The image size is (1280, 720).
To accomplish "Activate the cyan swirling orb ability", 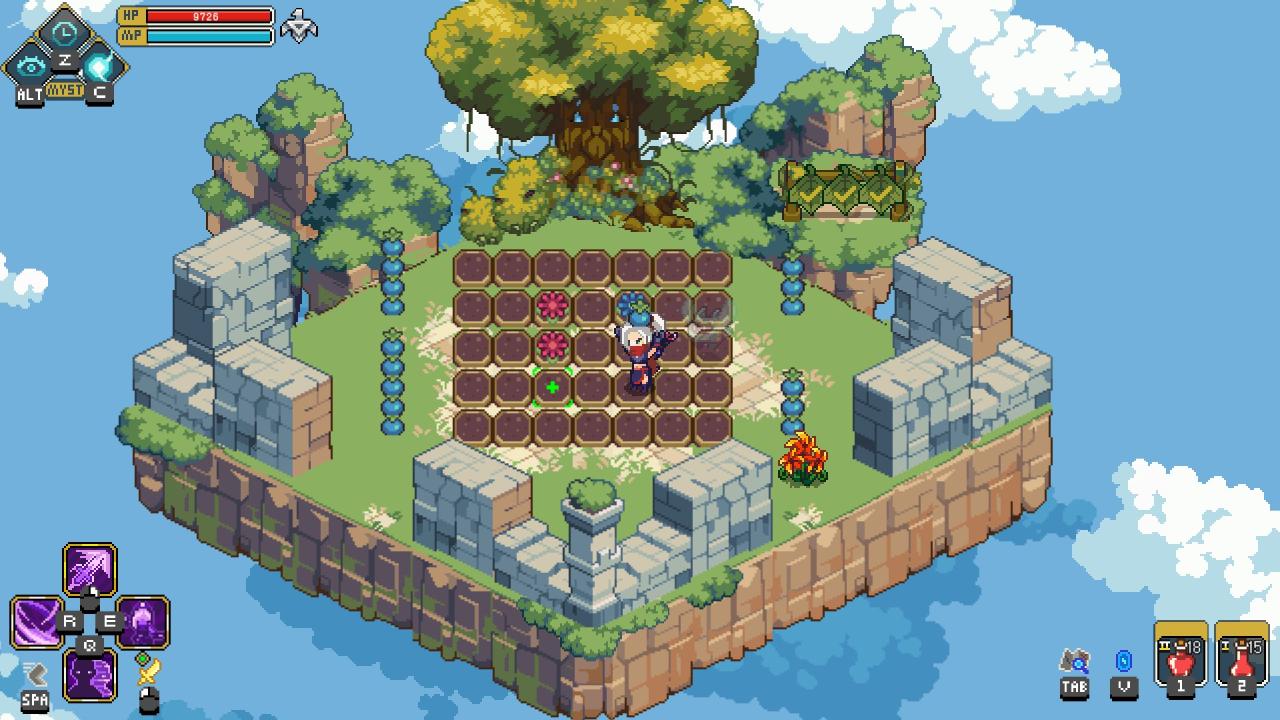I will (x=99, y=67).
